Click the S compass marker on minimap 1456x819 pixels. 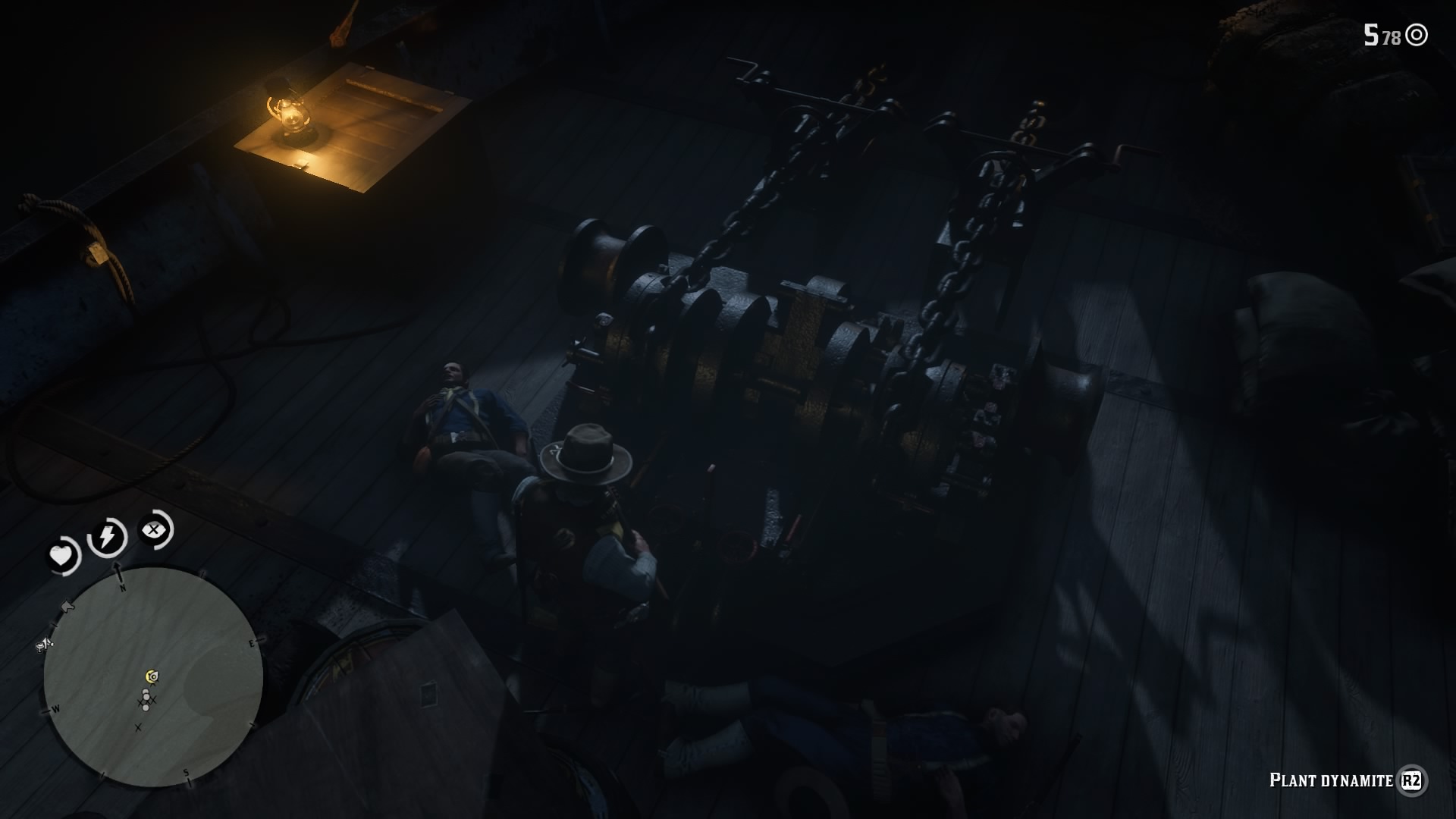point(187,772)
